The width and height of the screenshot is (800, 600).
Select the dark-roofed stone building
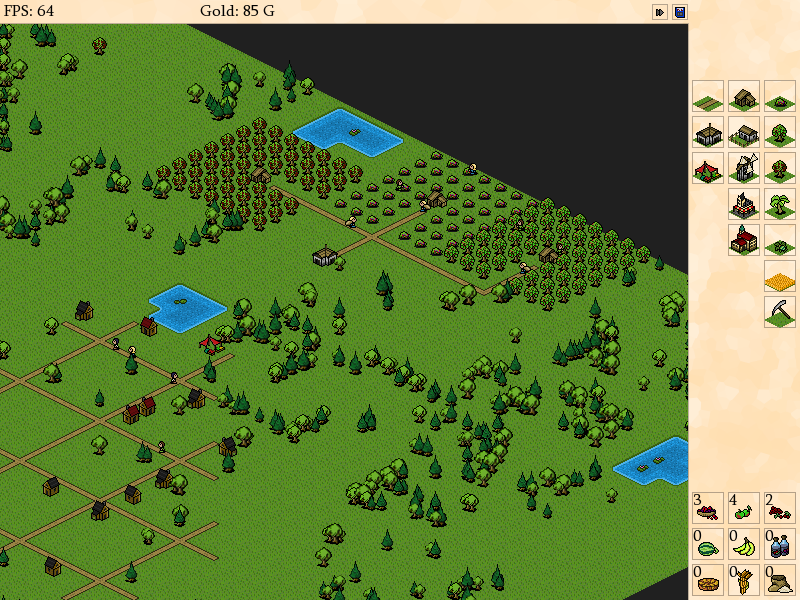pos(708,132)
